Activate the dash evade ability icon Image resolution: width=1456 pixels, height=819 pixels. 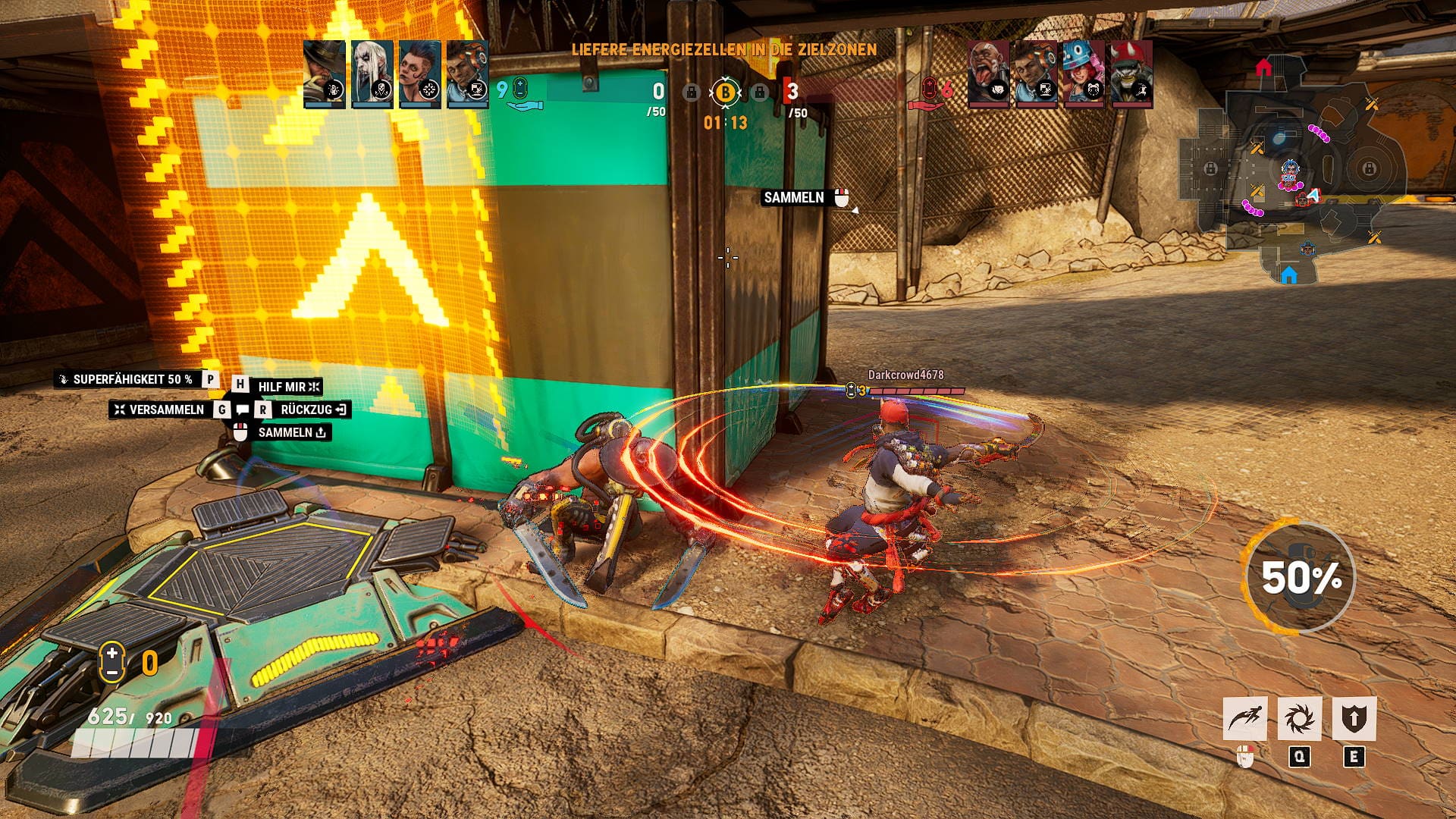tap(1244, 719)
